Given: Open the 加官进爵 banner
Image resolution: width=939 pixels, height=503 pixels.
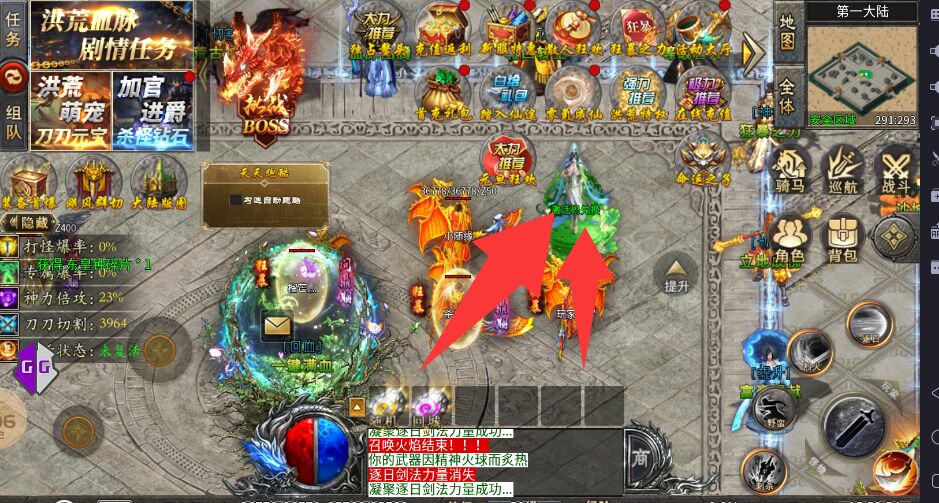Looking at the screenshot, I should [152, 109].
